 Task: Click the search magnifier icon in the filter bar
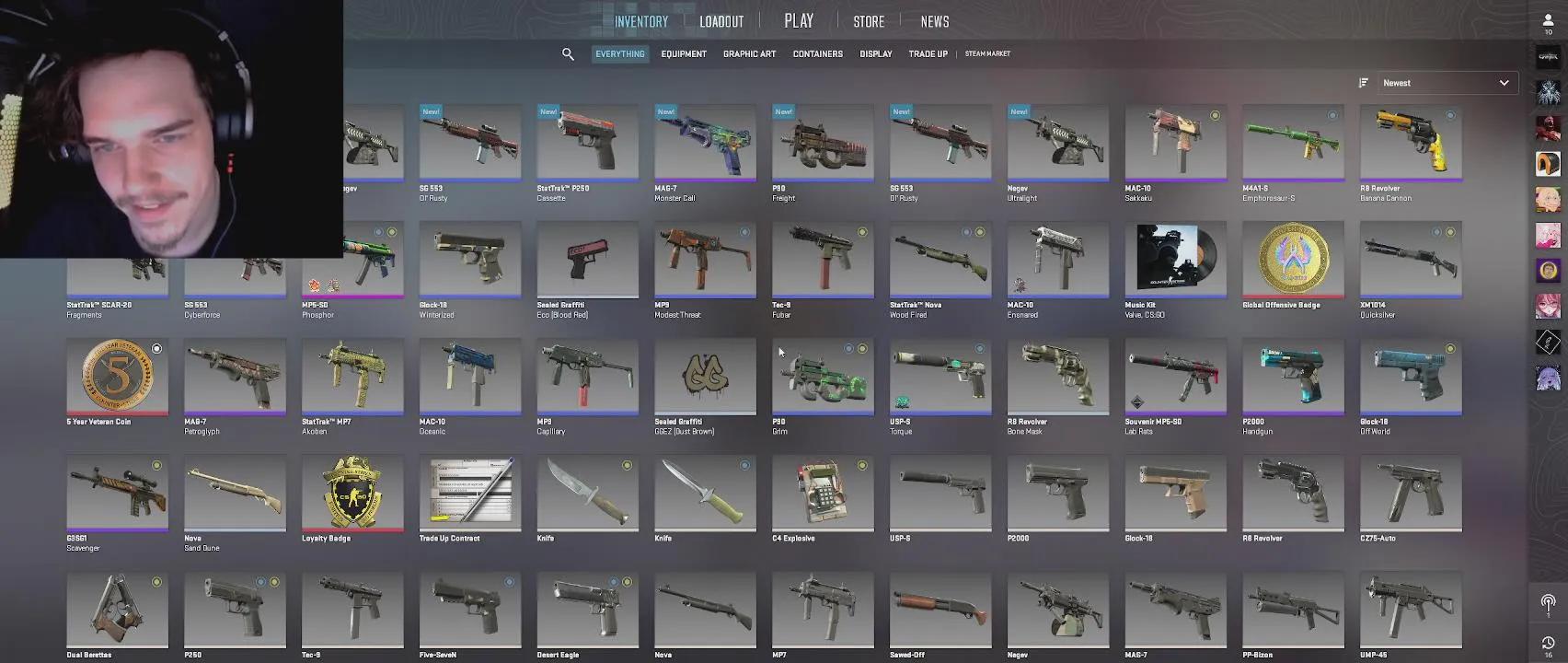[568, 53]
